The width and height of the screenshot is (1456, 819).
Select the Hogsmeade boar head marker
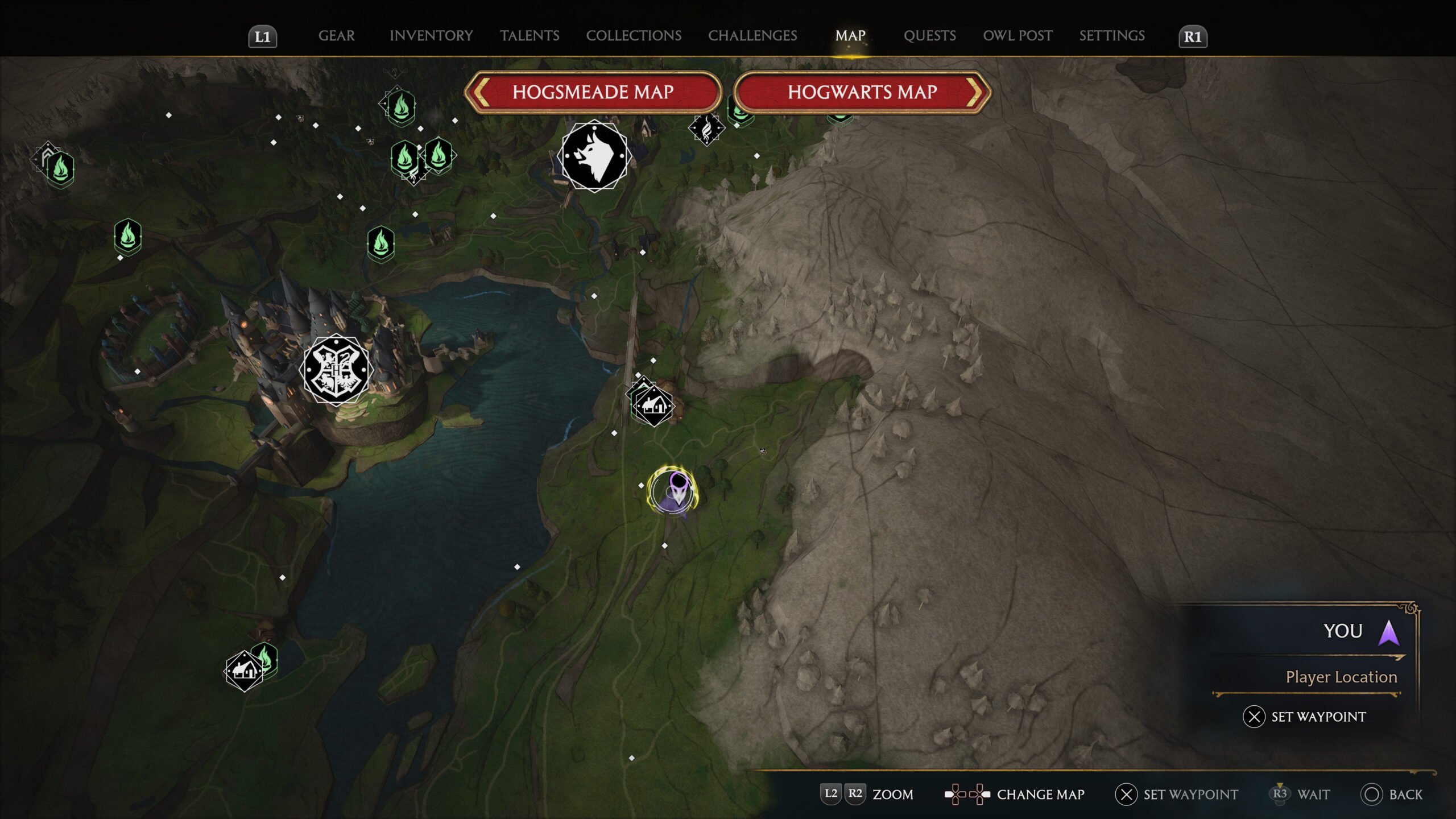pyautogui.click(x=594, y=156)
